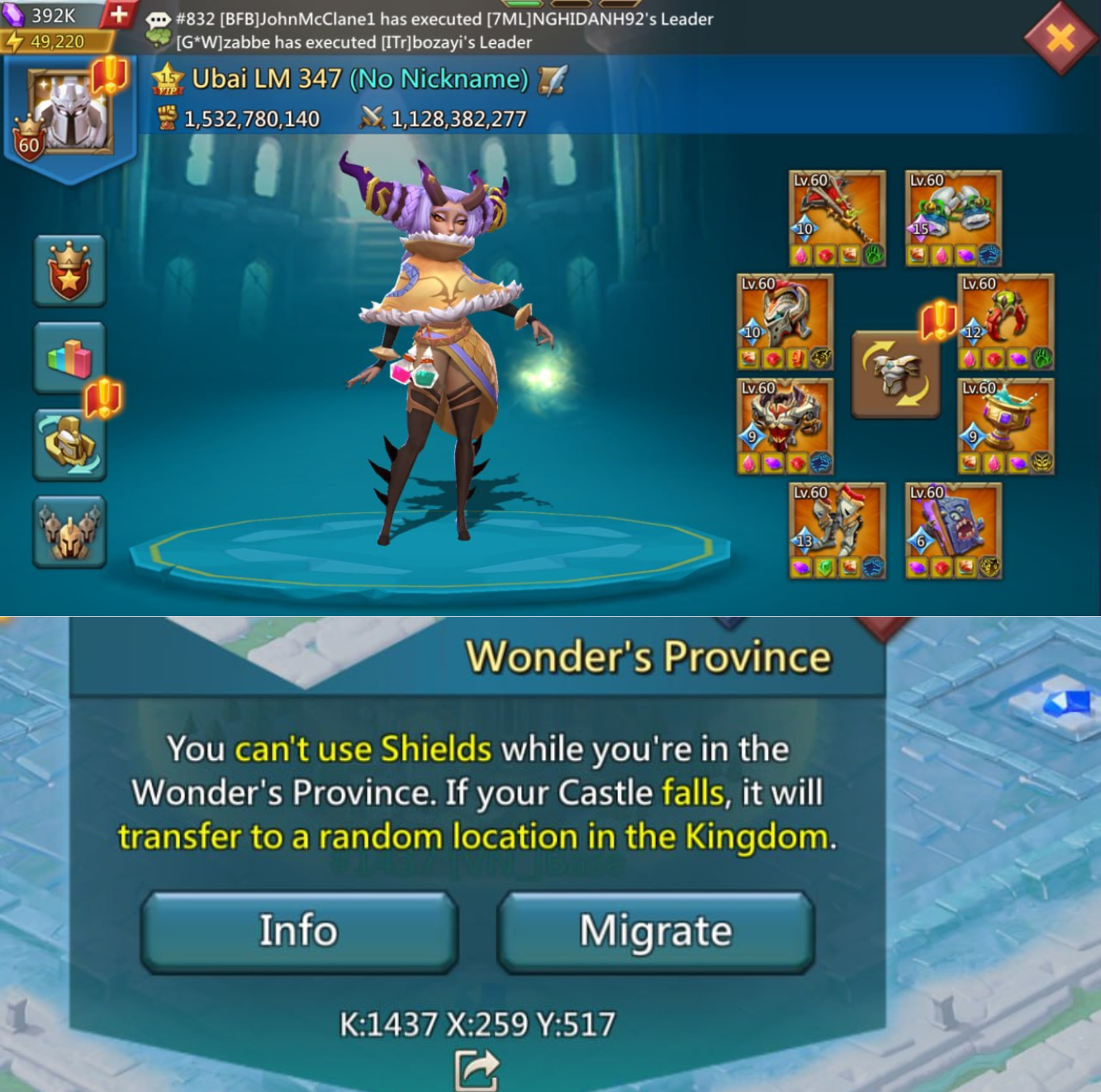Image resolution: width=1101 pixels, height=1092 pixels.
Task: Show stats via the colored bar chart icon
Action: (x=69, y=358)
